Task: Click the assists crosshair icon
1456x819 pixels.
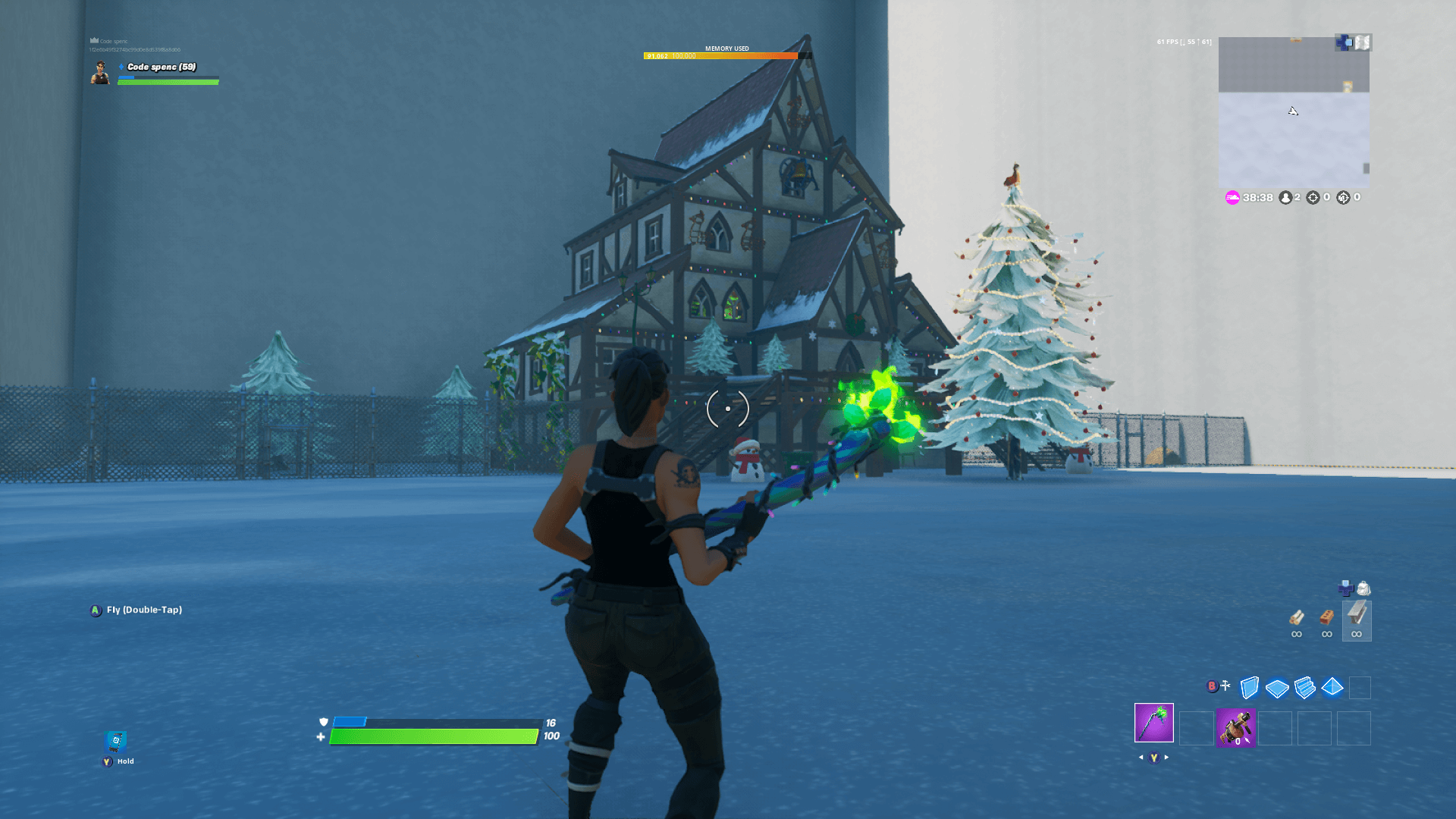Action: click(1343, 198)
